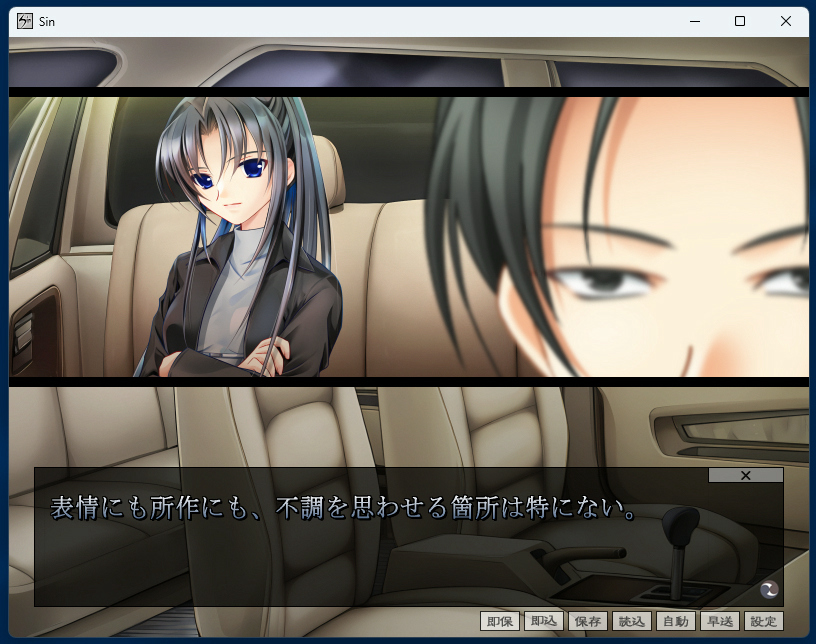
Task: Maximize the Sin game window
Action: [x=740, y=21]
